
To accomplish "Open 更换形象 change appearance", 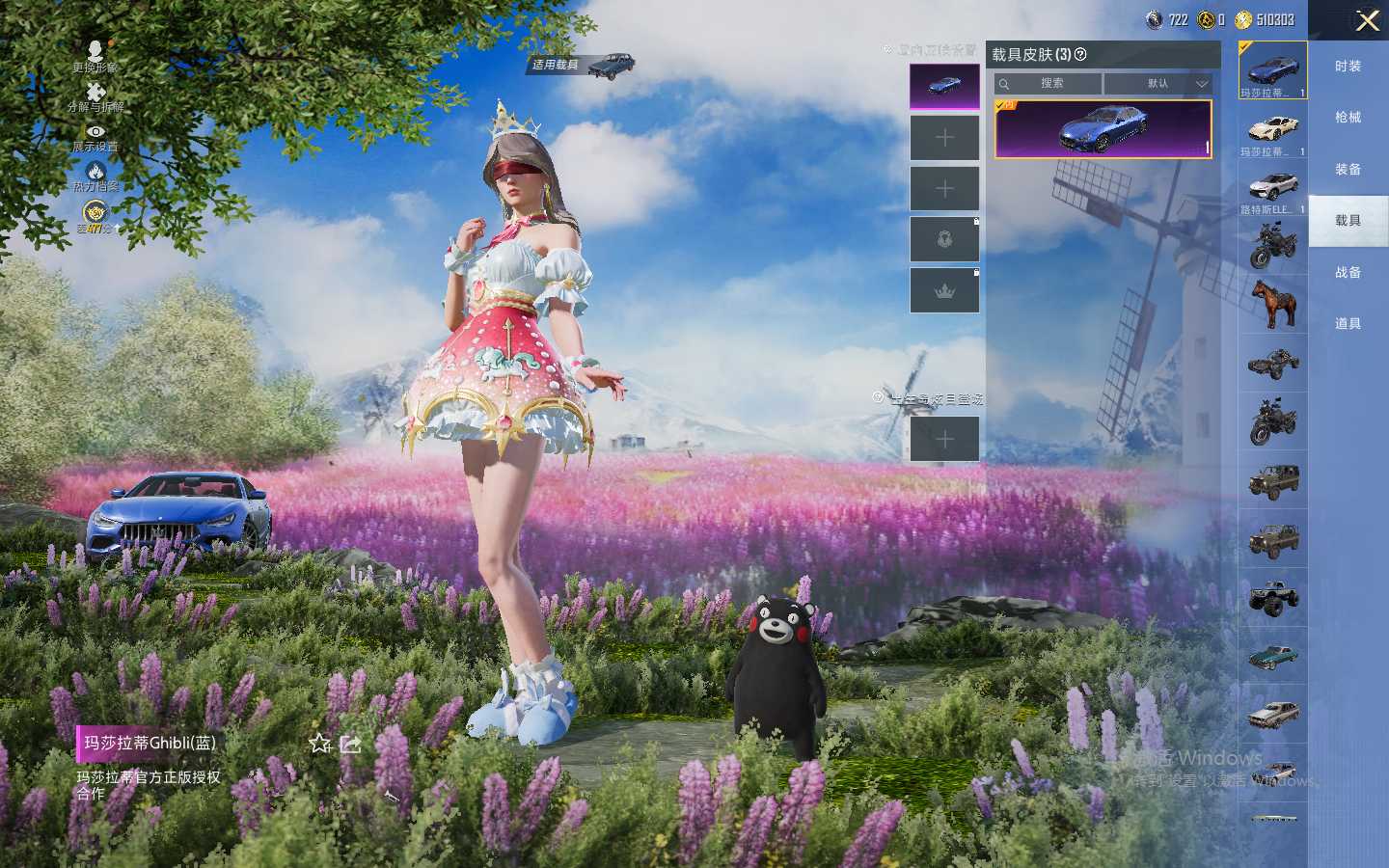I will click(95, 55).
